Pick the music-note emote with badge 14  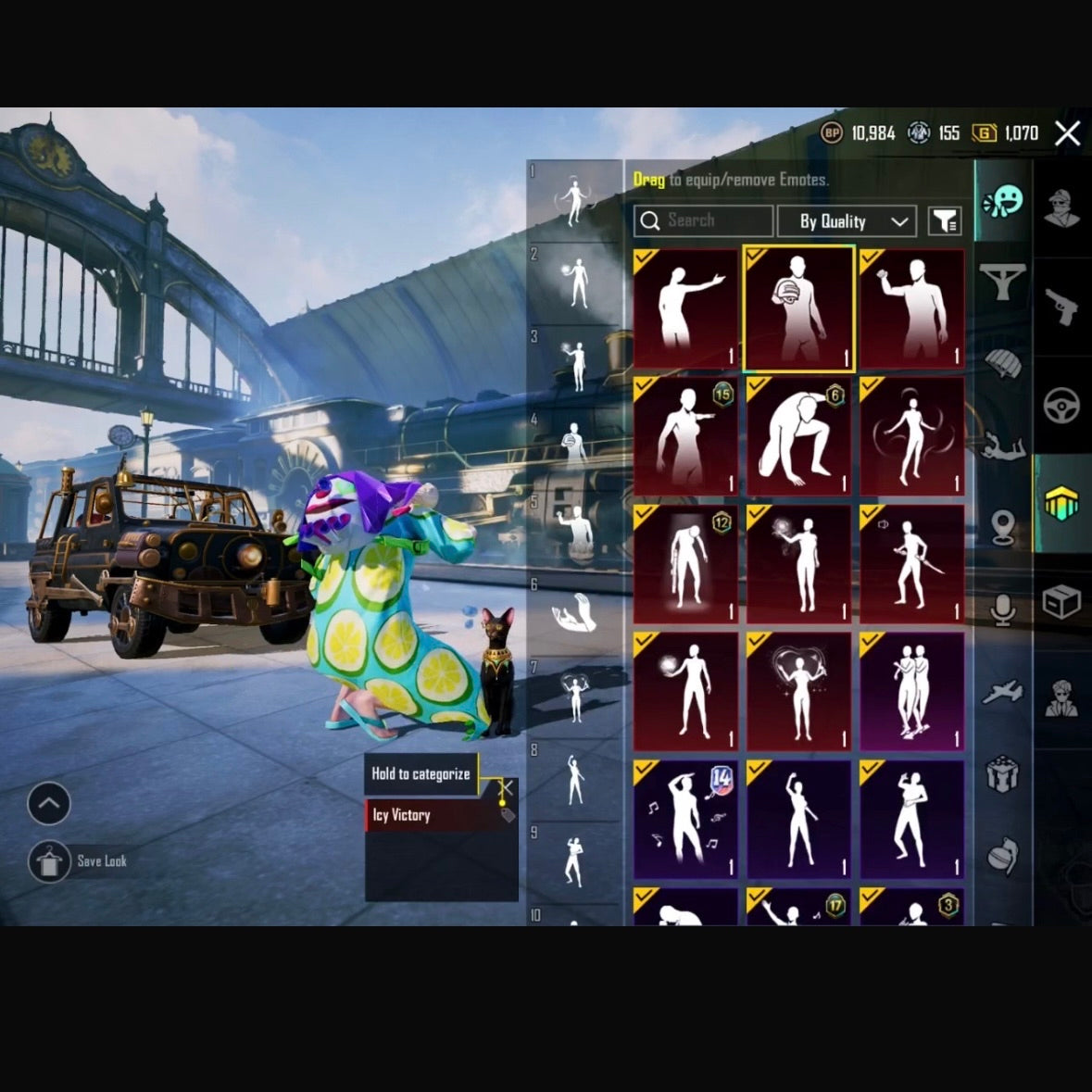tap(685, 820)
